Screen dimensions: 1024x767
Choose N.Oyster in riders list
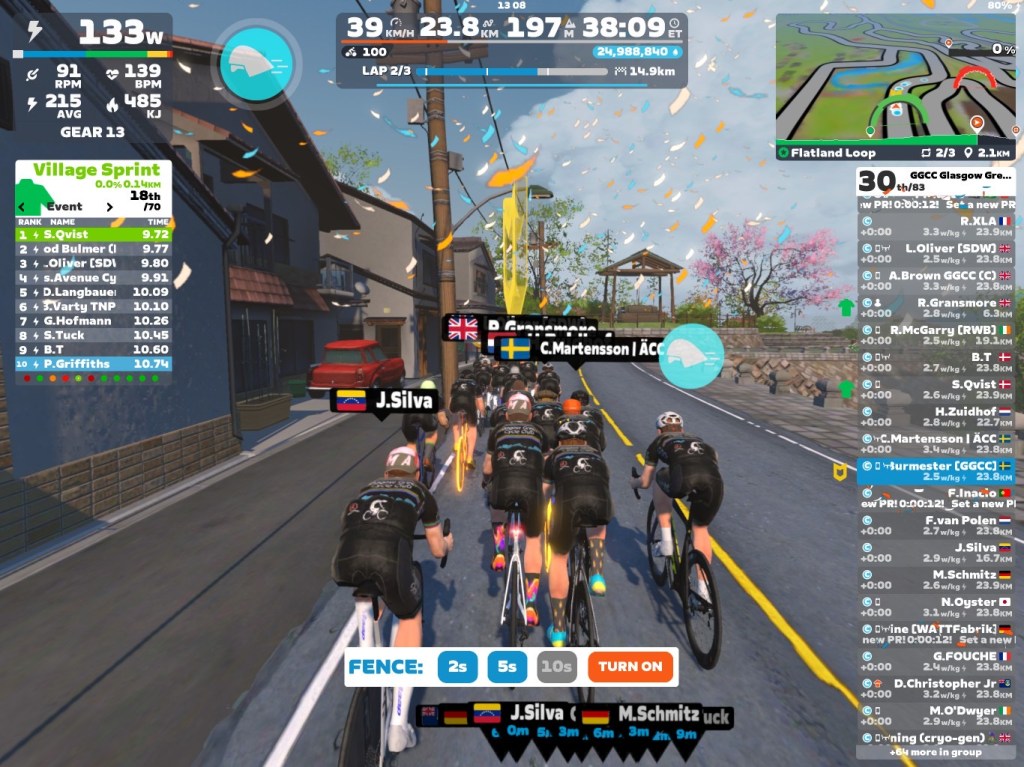(x=936, y=607)
